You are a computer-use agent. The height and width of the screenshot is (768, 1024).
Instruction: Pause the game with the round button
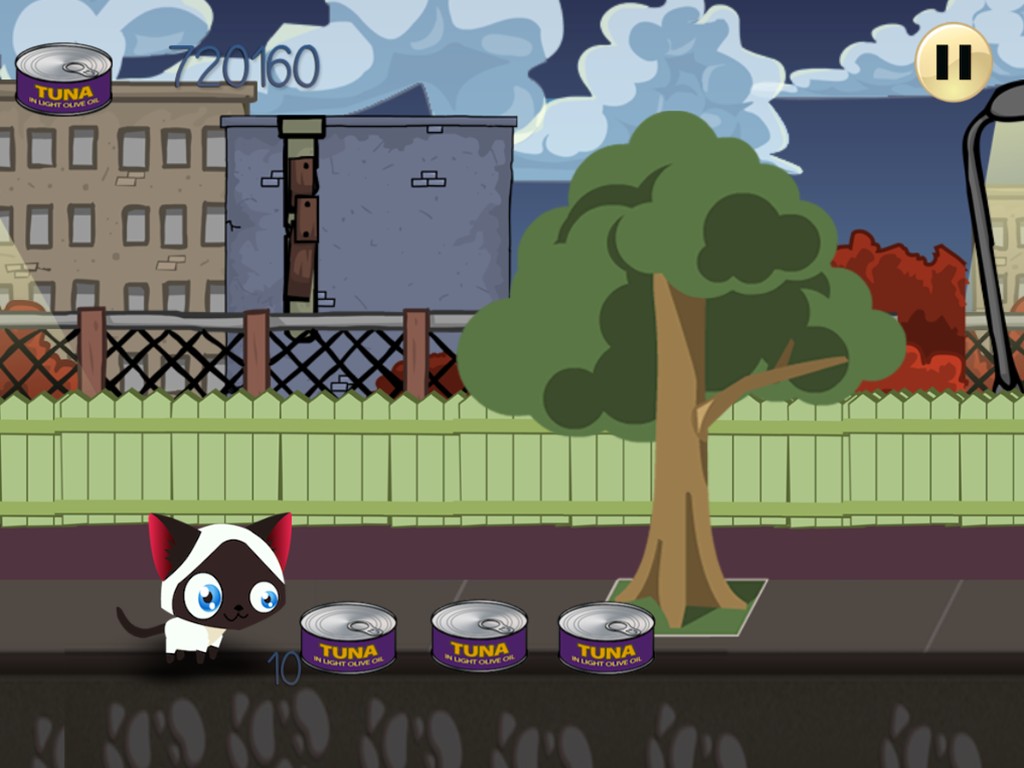953,62
